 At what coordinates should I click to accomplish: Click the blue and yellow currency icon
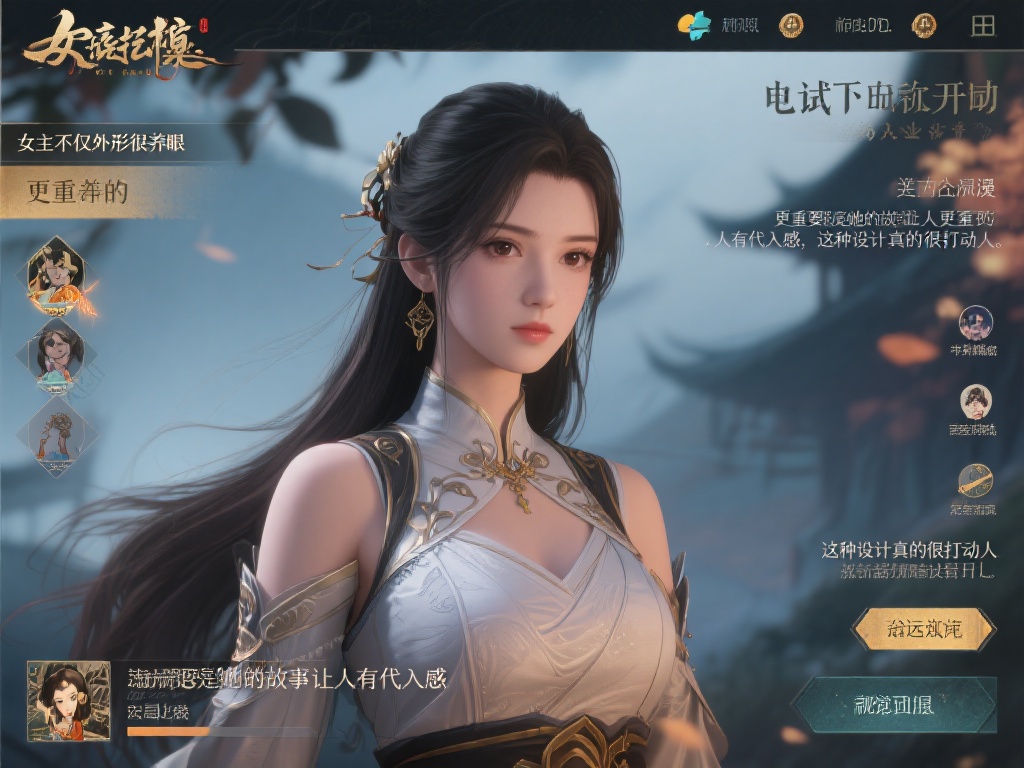point(694,25)
